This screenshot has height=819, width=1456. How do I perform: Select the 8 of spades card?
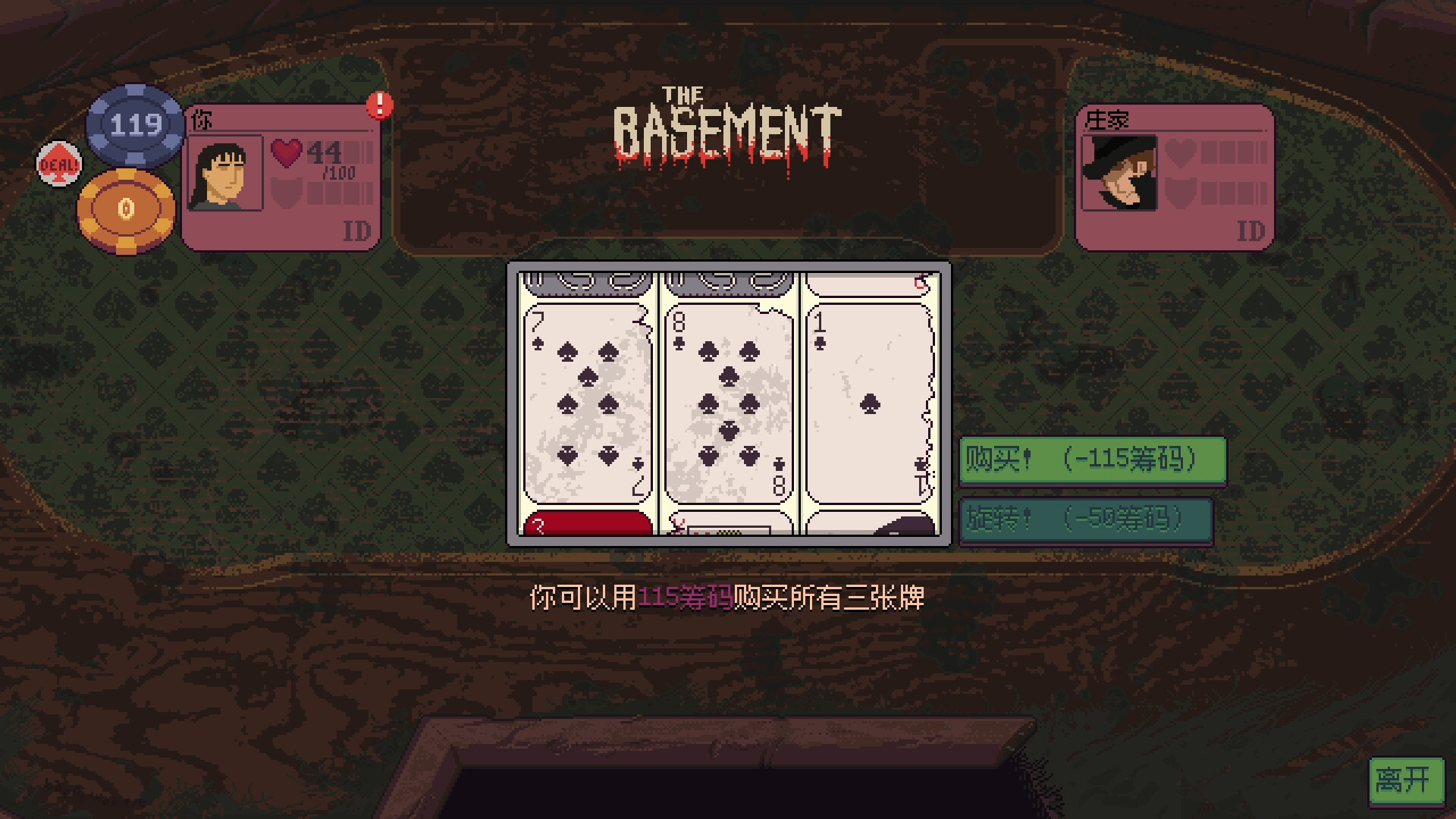(x=726, y=402)
